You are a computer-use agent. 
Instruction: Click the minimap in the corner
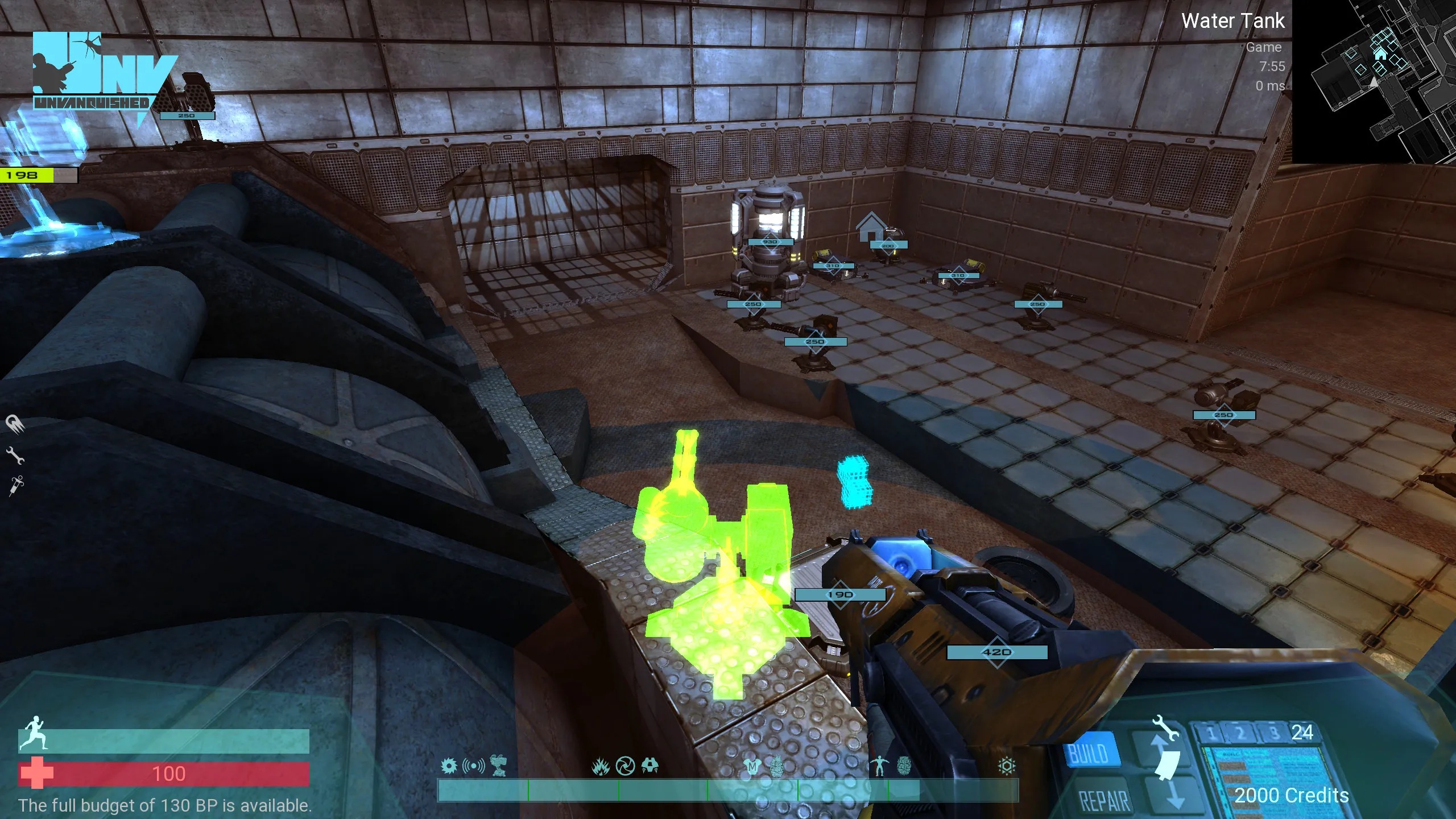pos(1374,81)
